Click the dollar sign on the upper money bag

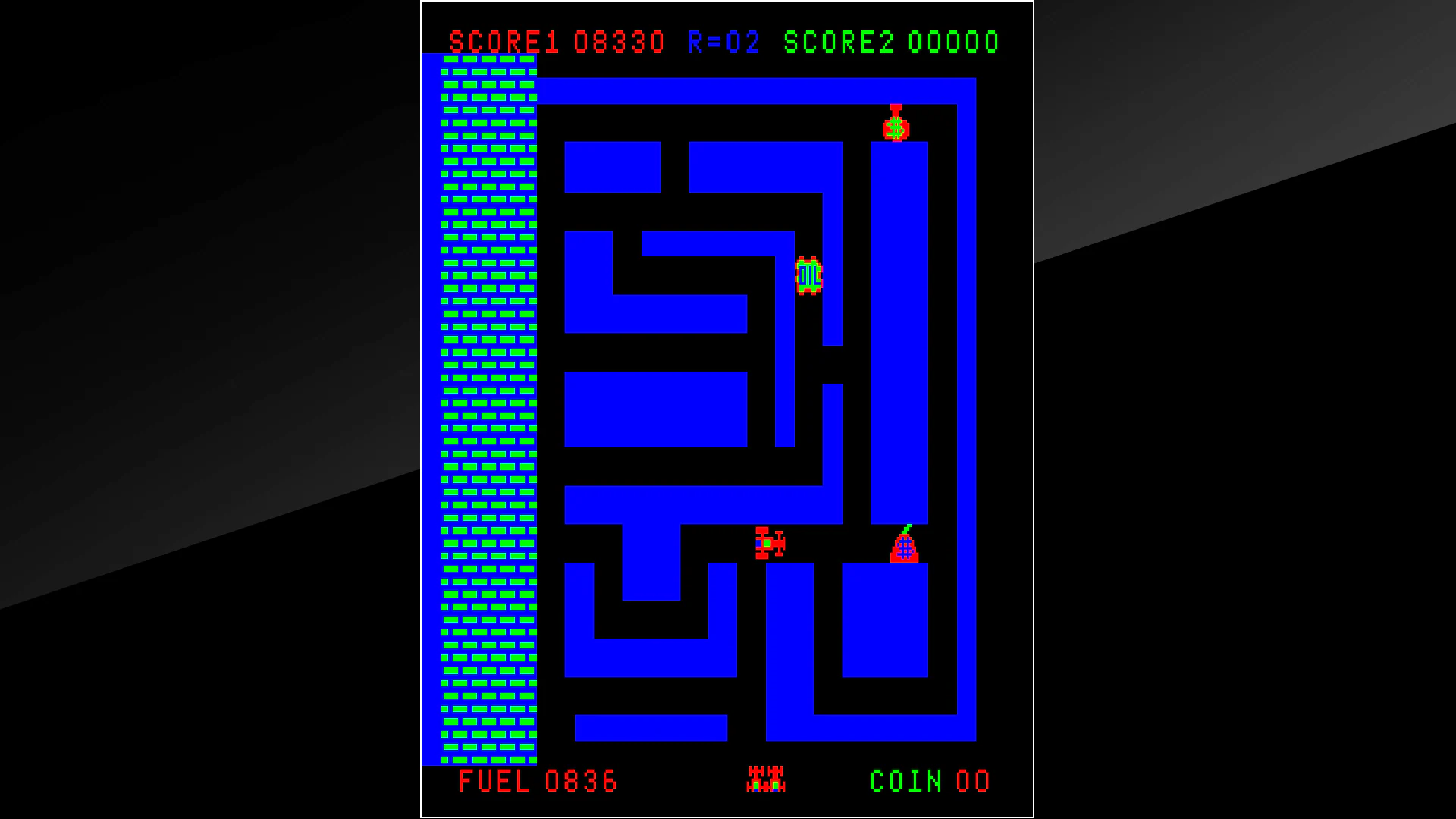click(x=897, y=127)
